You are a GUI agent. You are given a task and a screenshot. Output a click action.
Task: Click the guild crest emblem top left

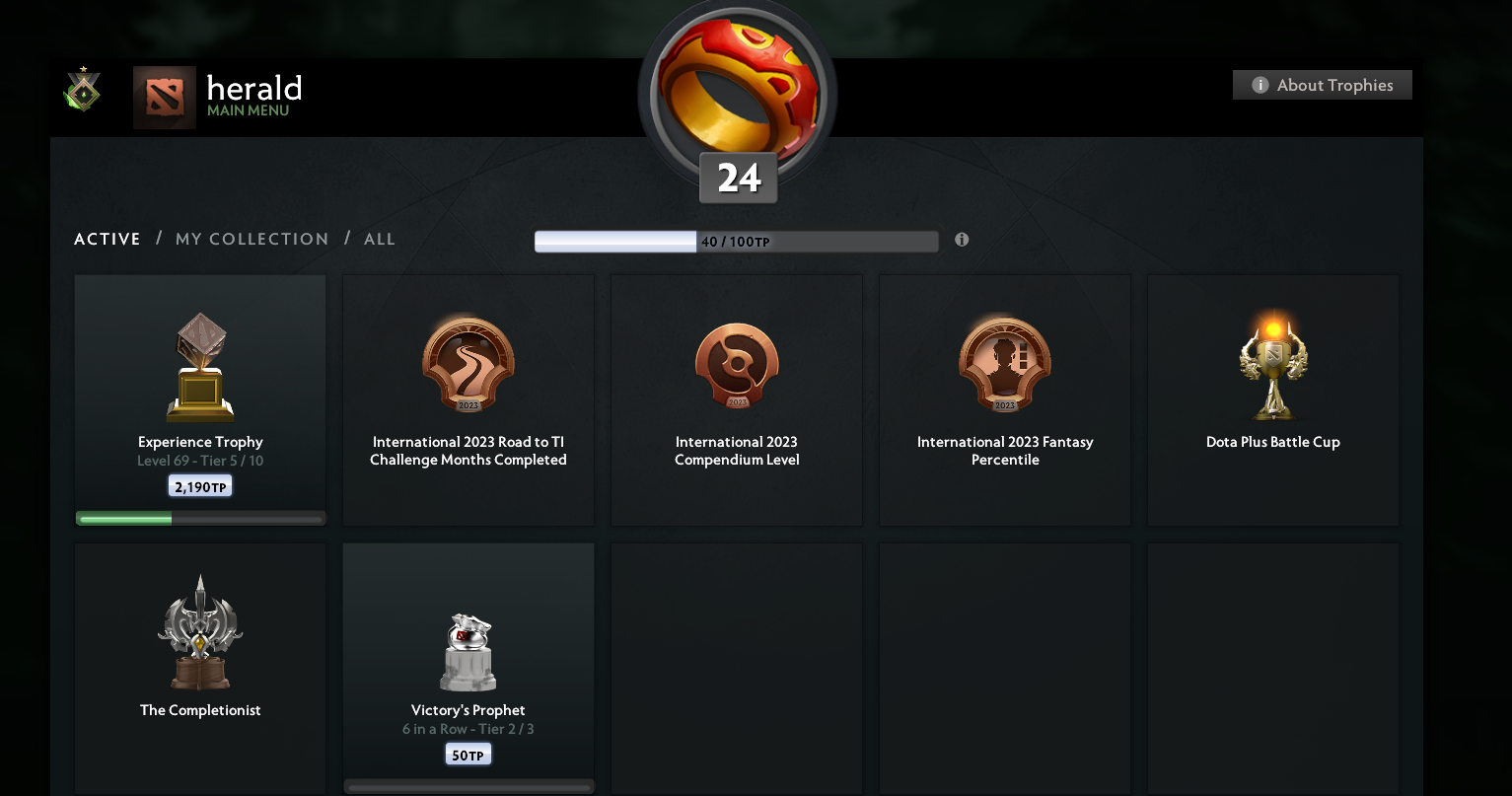click(x=82, y=90)
